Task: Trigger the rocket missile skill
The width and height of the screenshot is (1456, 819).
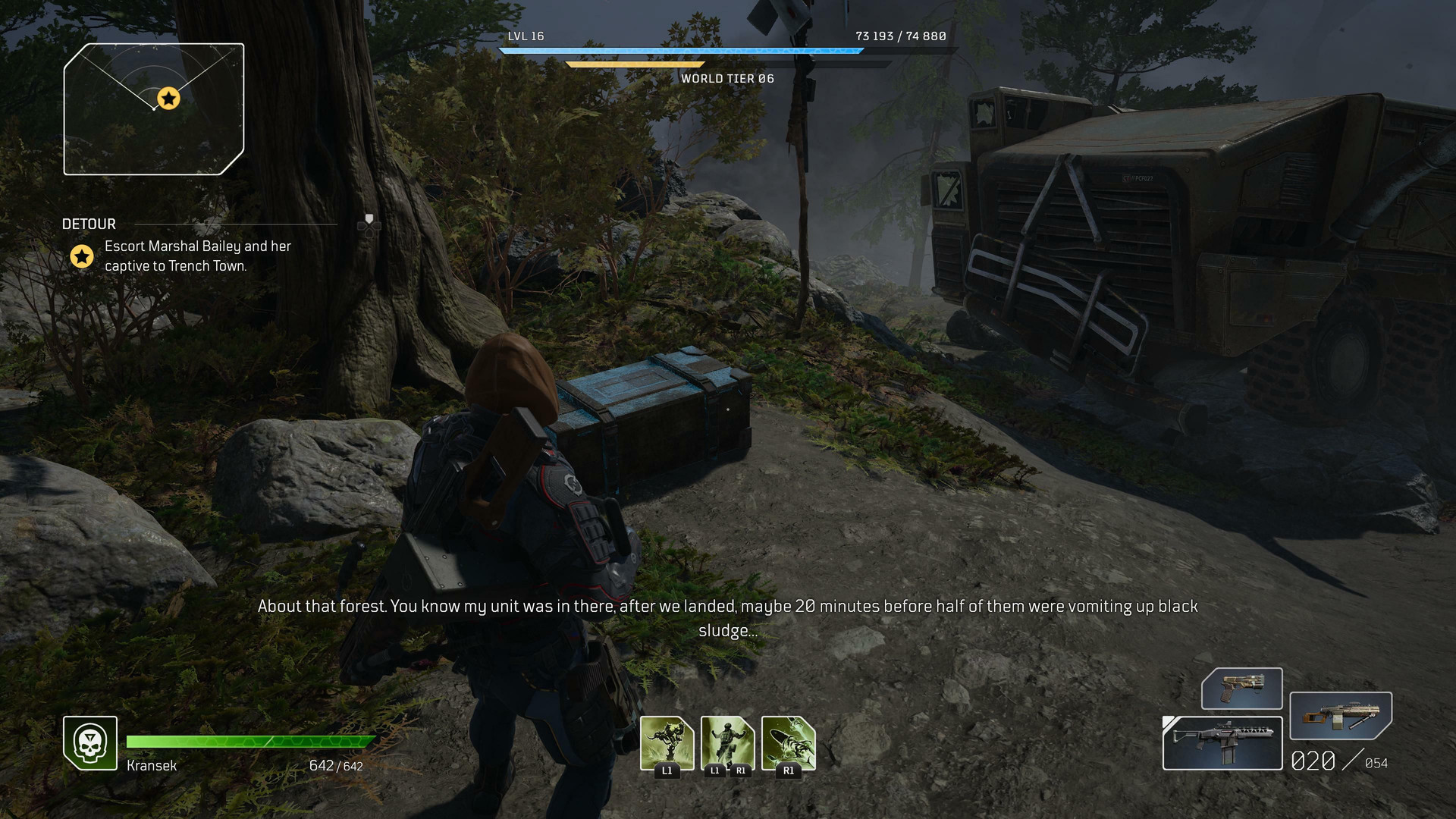Action: pyautogui.click(x=788, y=743)
